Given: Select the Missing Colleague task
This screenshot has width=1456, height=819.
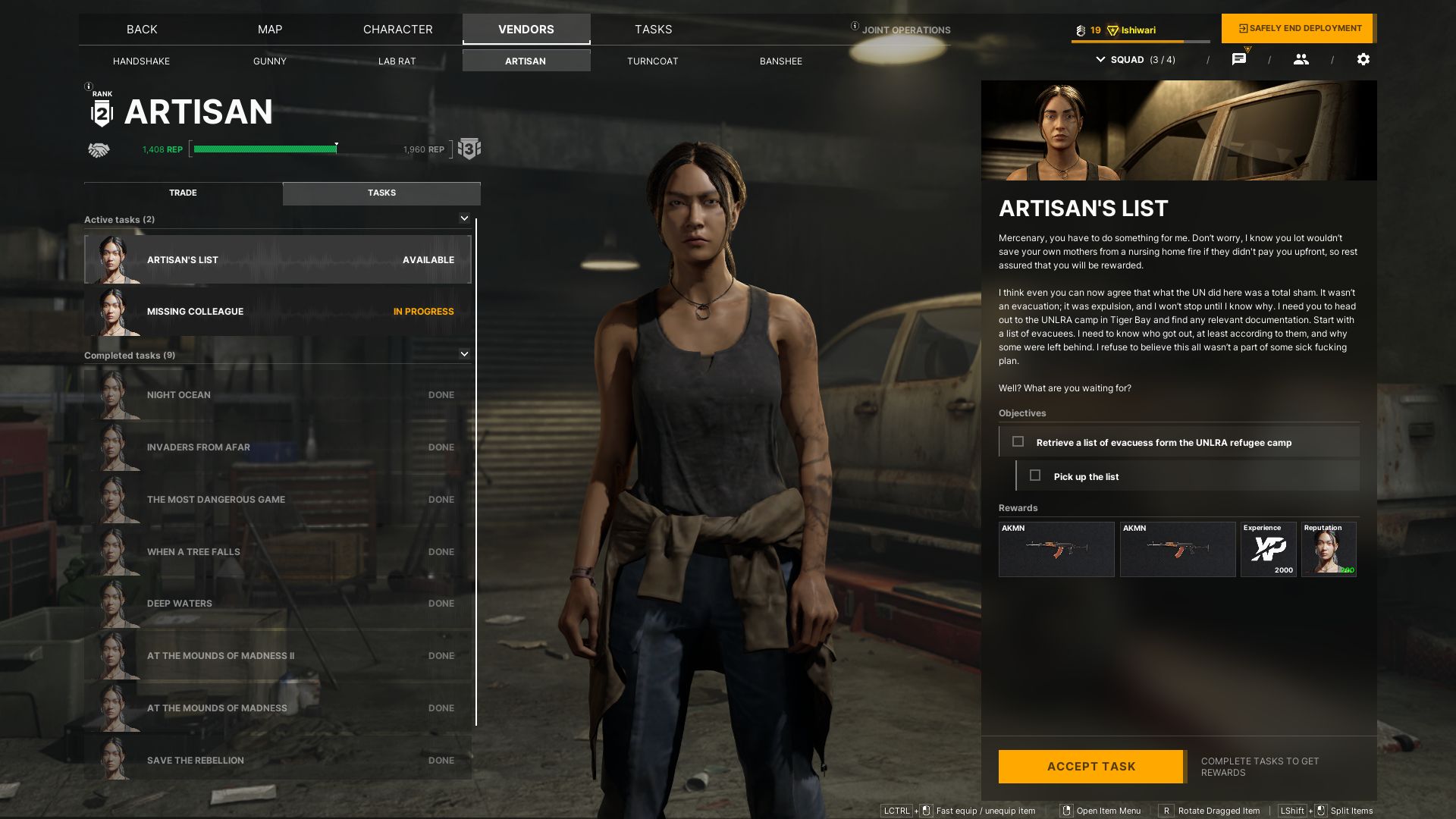Looking at the screenshot, I should [278, 312].
